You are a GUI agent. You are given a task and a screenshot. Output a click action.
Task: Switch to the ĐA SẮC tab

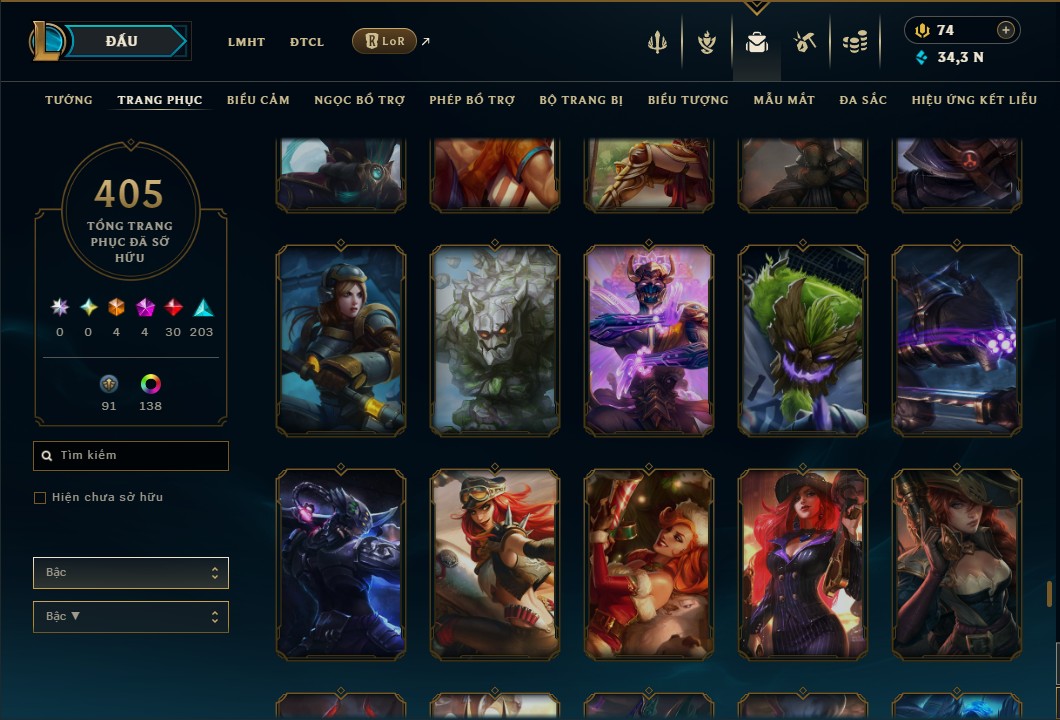tap(863, 100)
